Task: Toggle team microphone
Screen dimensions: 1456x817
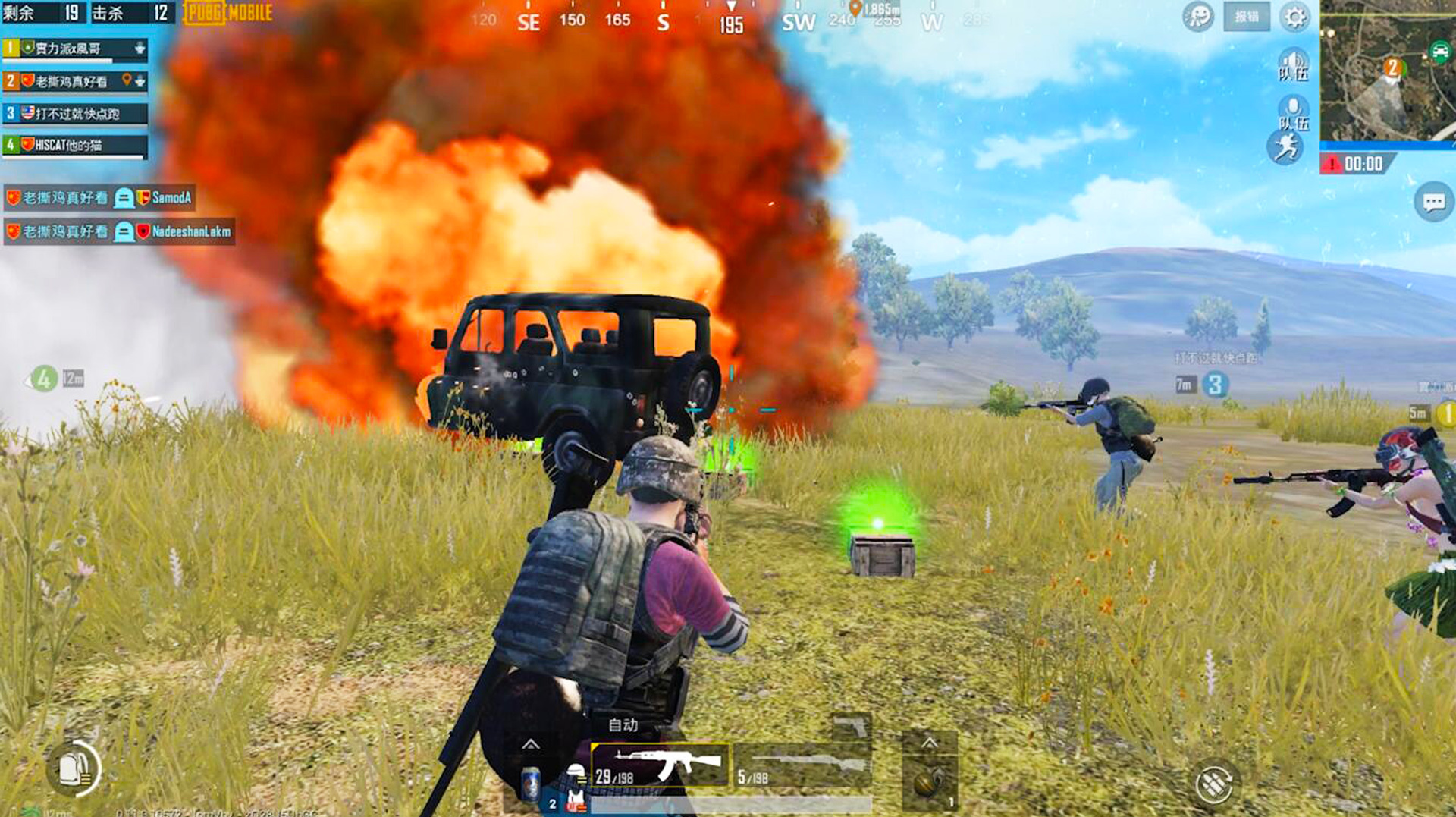Action: coord(1293,112)
